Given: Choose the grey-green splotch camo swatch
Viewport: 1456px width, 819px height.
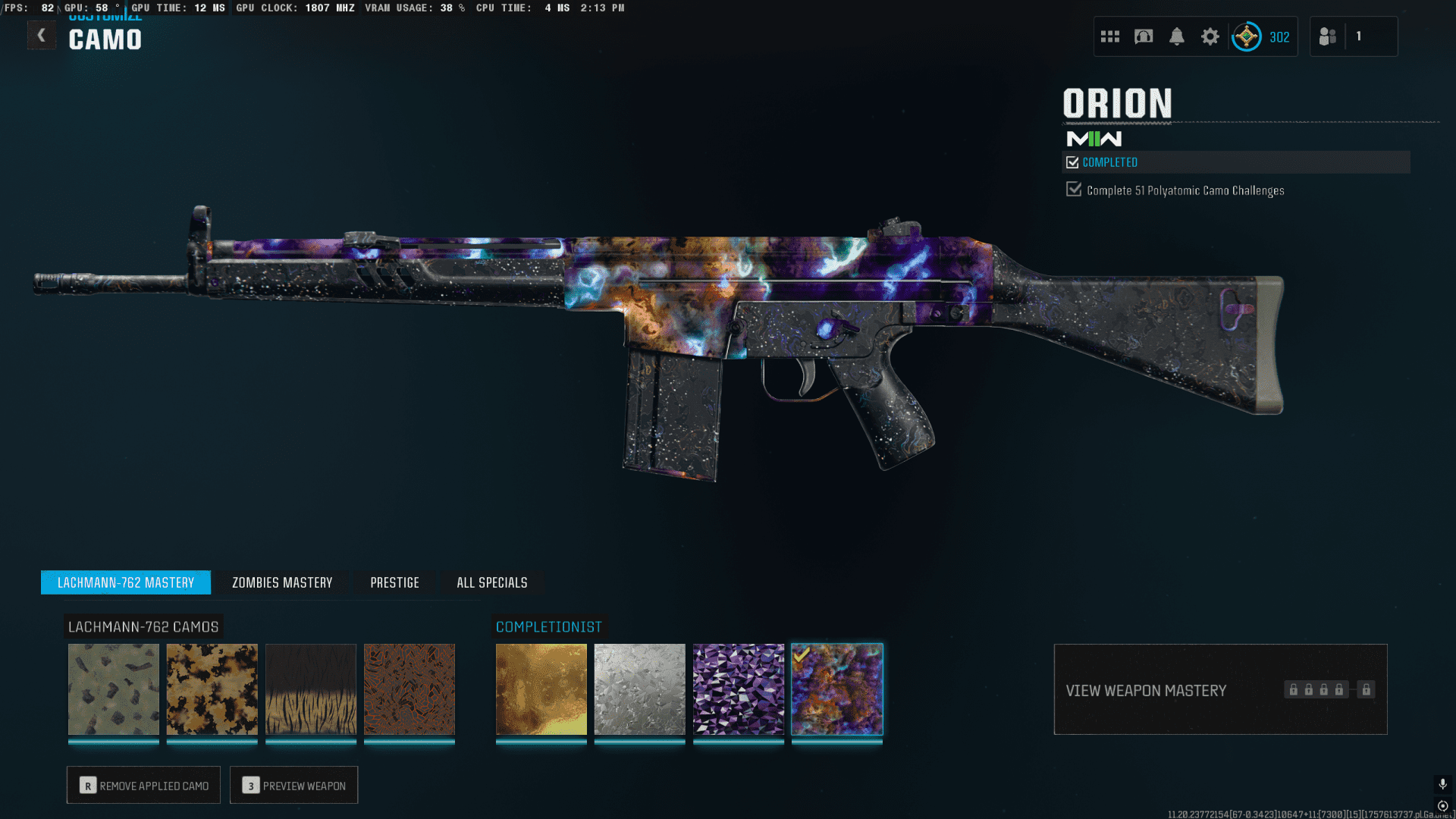Looking at the screenshot, I should [x=114, y=689].
